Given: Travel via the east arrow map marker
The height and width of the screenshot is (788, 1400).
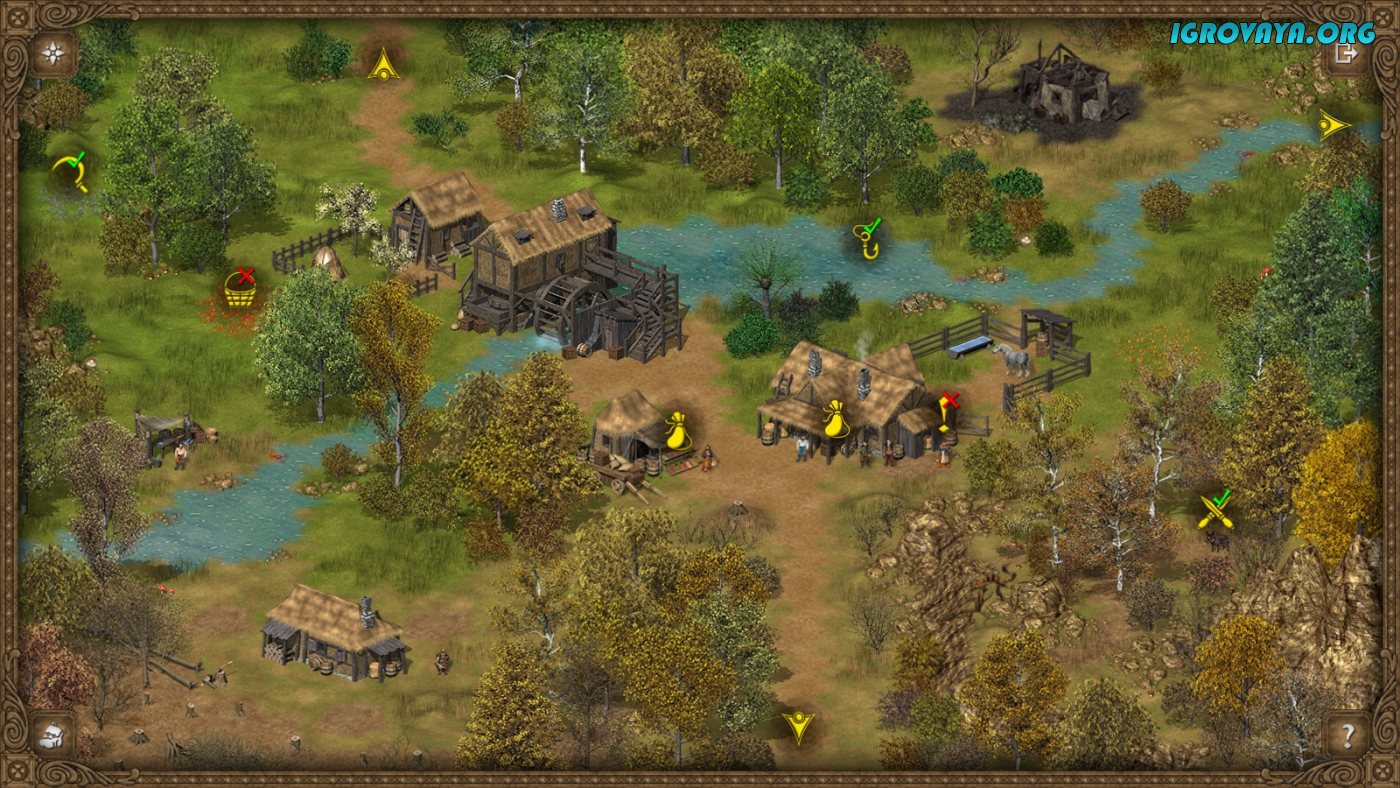Looking at the screenshot, I should [x=1332, y=125].
